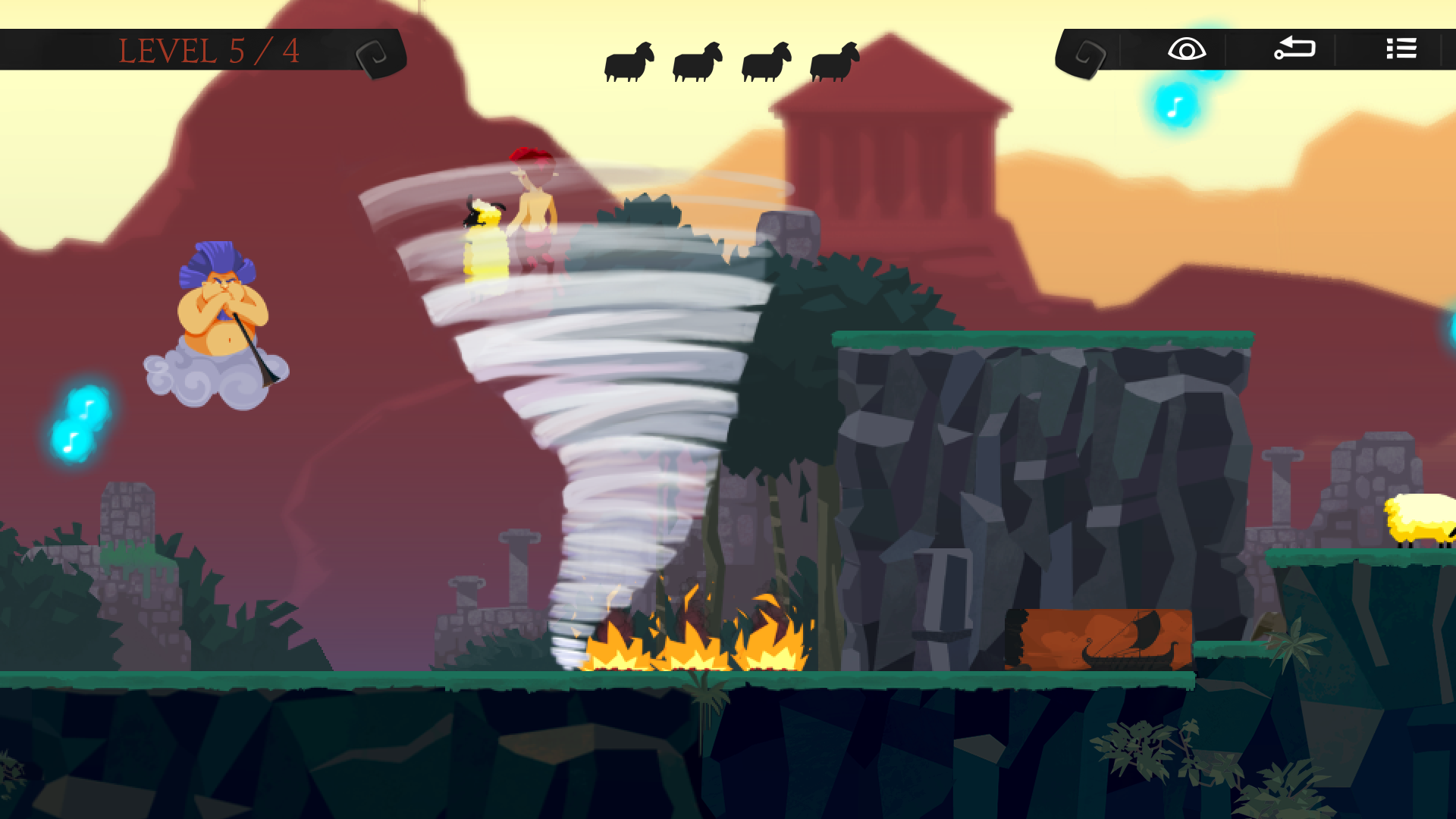Click the second black sheep counter icon

tap(695, 62)
